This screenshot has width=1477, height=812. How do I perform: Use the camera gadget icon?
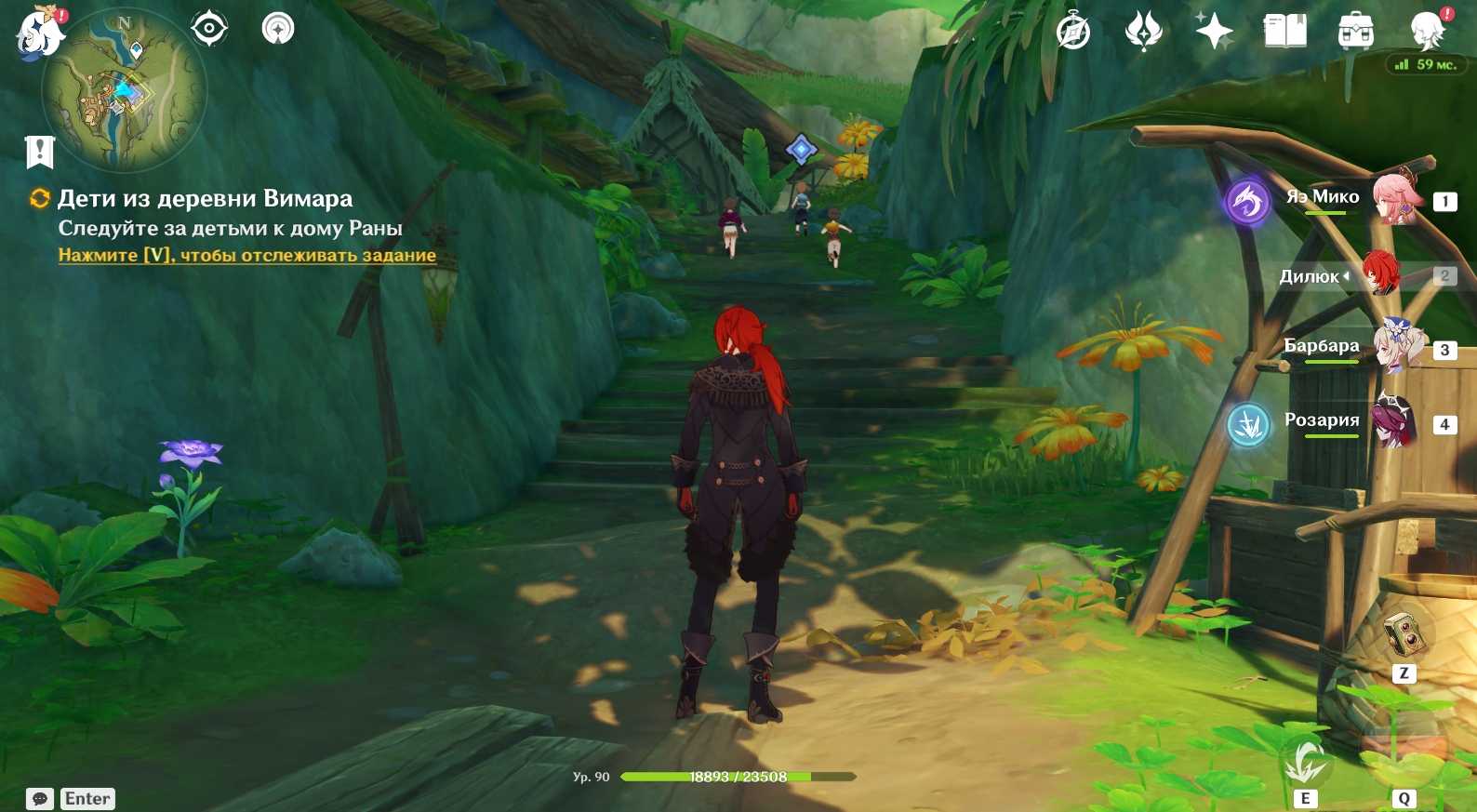[1403, 635]
